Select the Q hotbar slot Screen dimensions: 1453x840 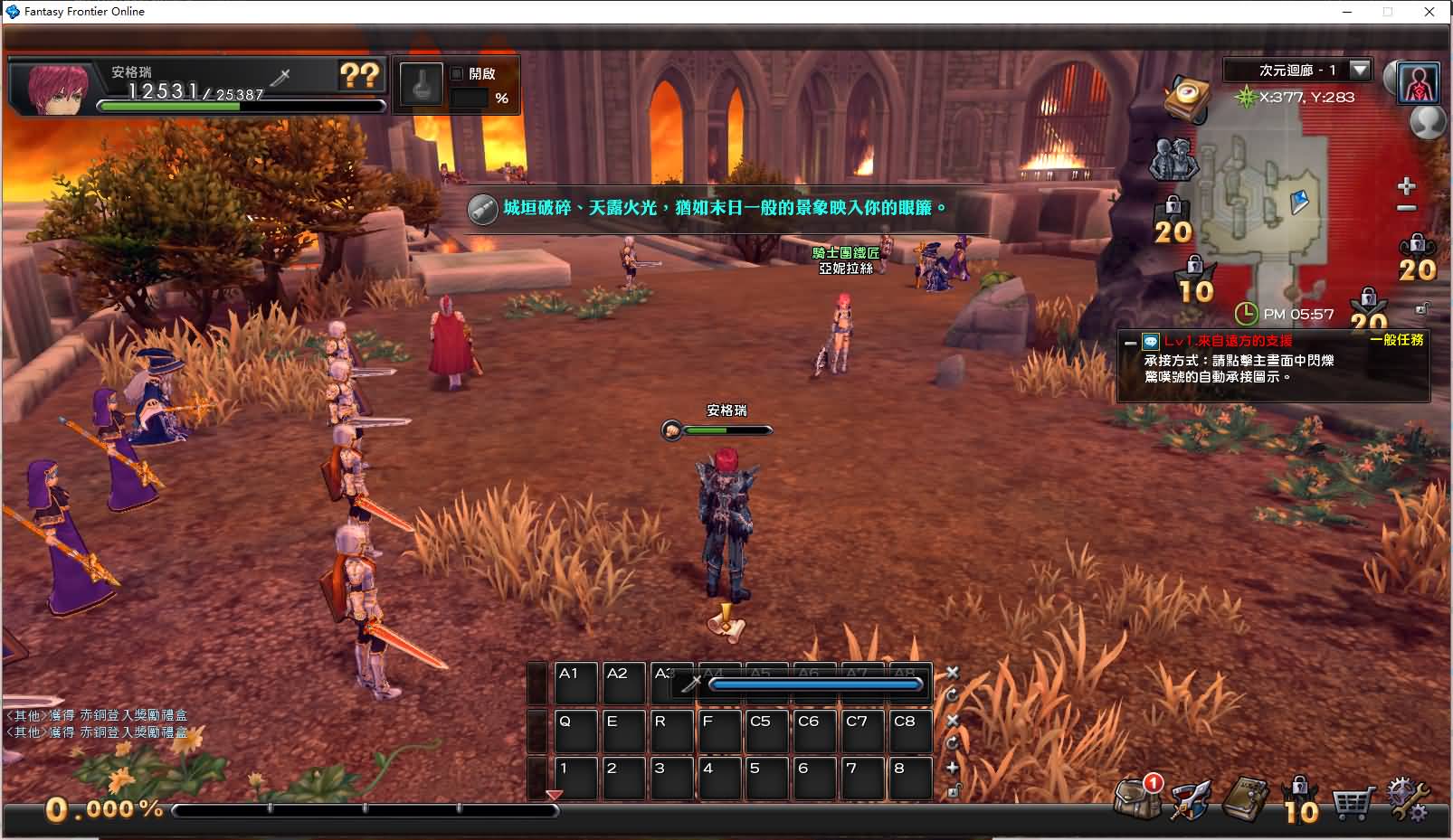(575, 731)
